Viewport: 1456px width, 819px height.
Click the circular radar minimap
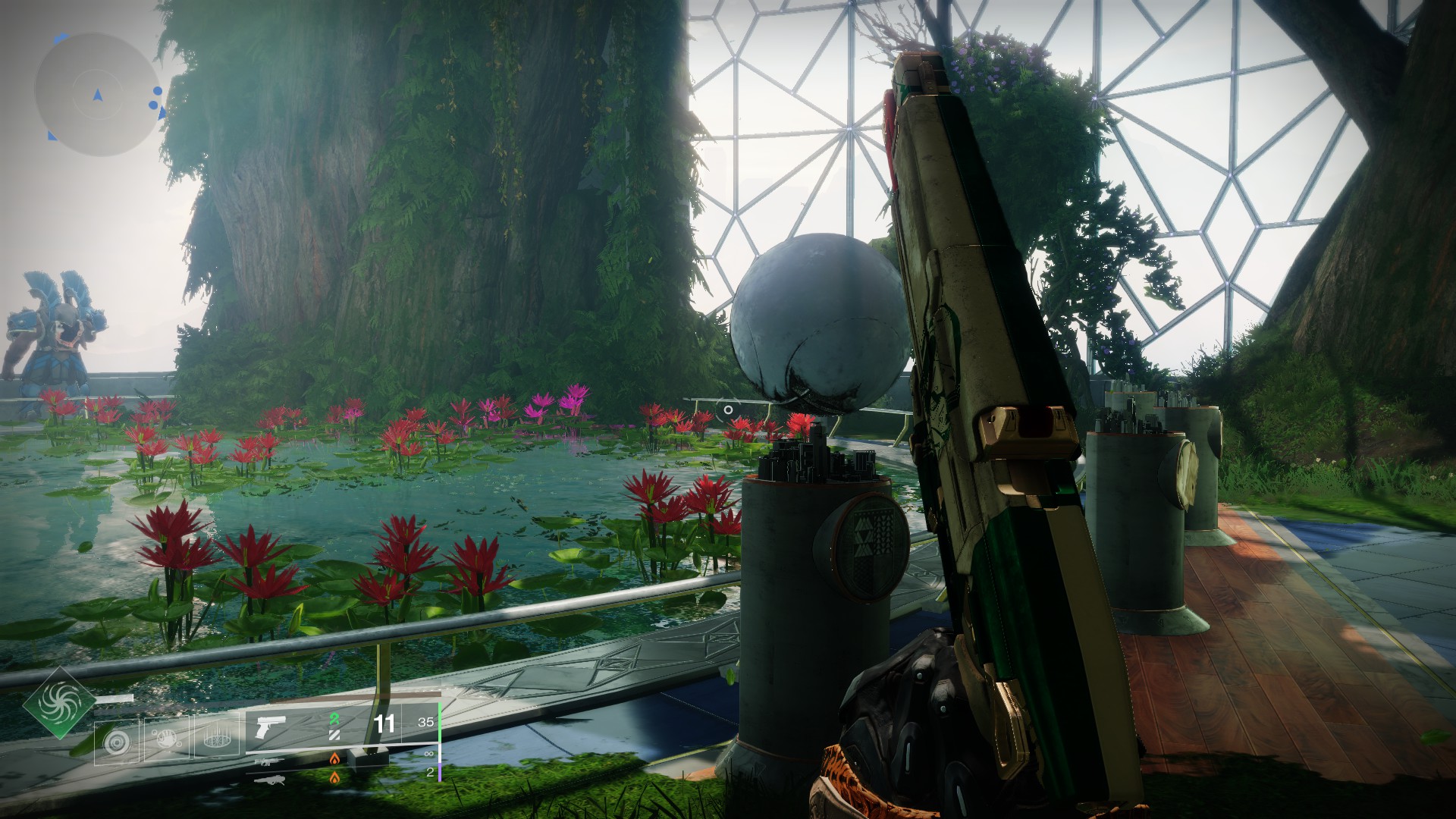pyautogui.click(x=97, y=95)
